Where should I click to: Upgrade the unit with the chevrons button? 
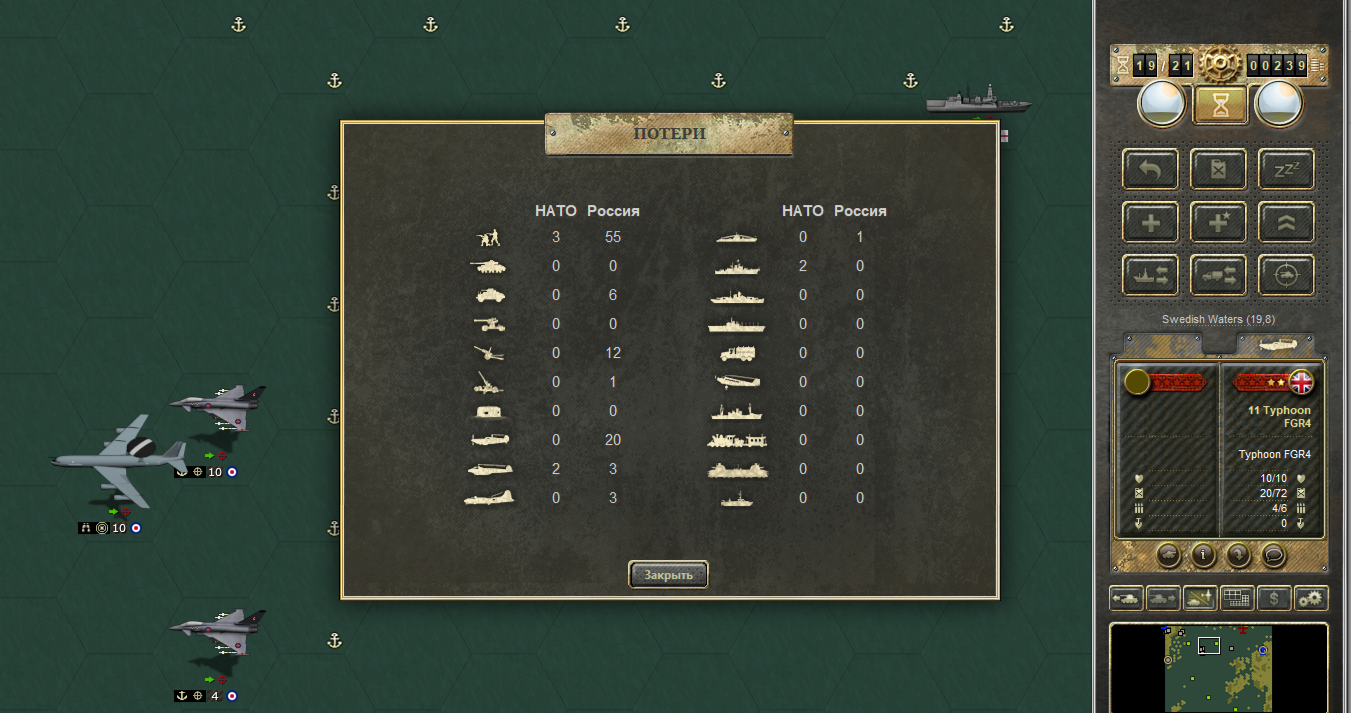coord(1286,222)
